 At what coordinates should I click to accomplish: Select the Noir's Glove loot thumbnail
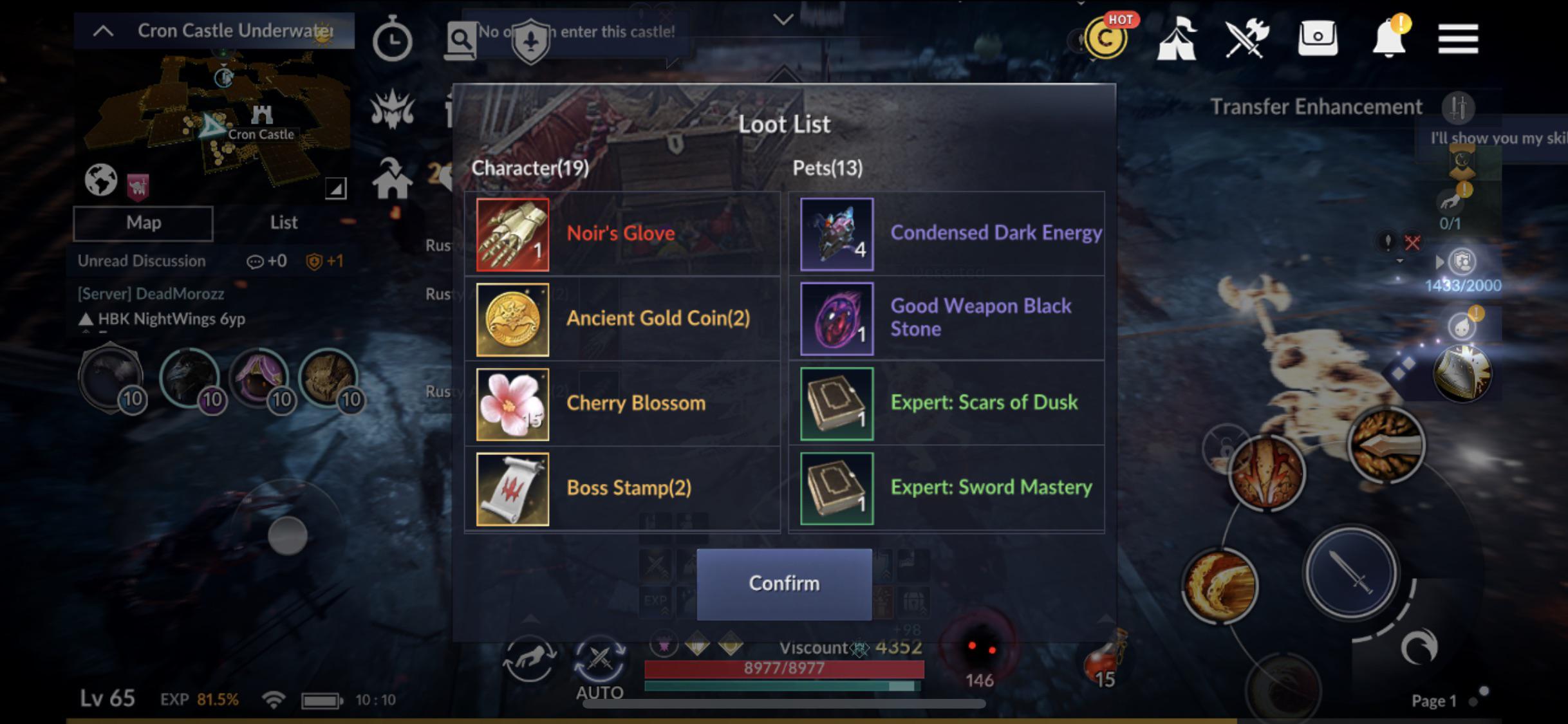click(x=512, y=234)
